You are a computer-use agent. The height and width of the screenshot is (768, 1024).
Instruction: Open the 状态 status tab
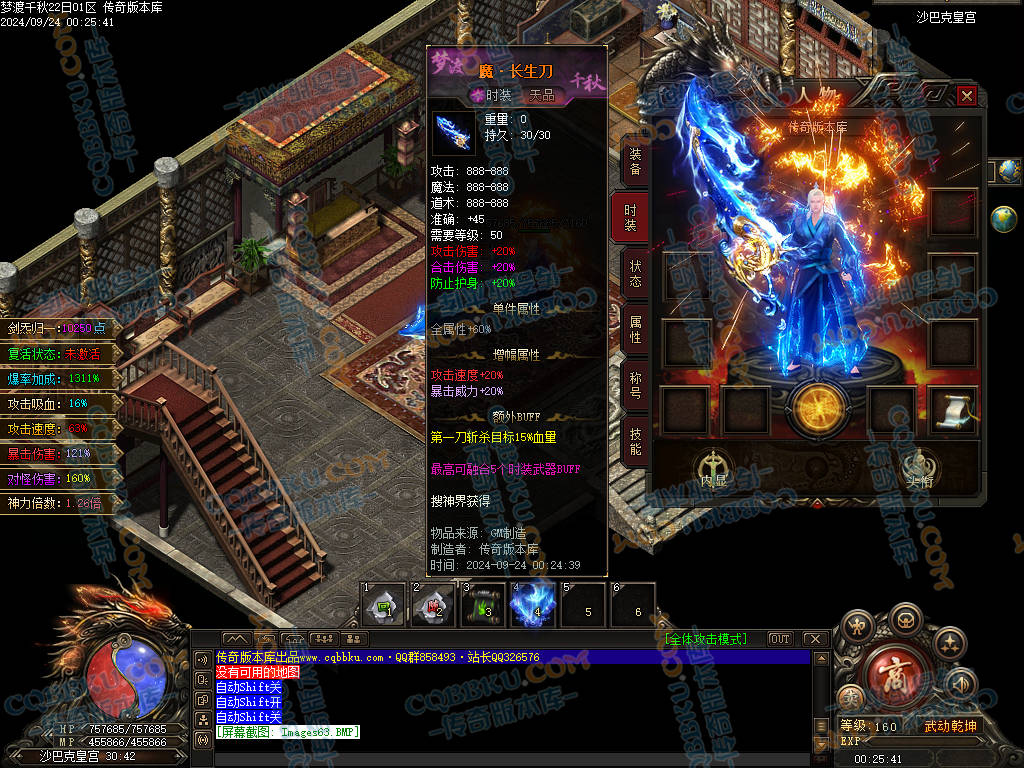point(634,274)
